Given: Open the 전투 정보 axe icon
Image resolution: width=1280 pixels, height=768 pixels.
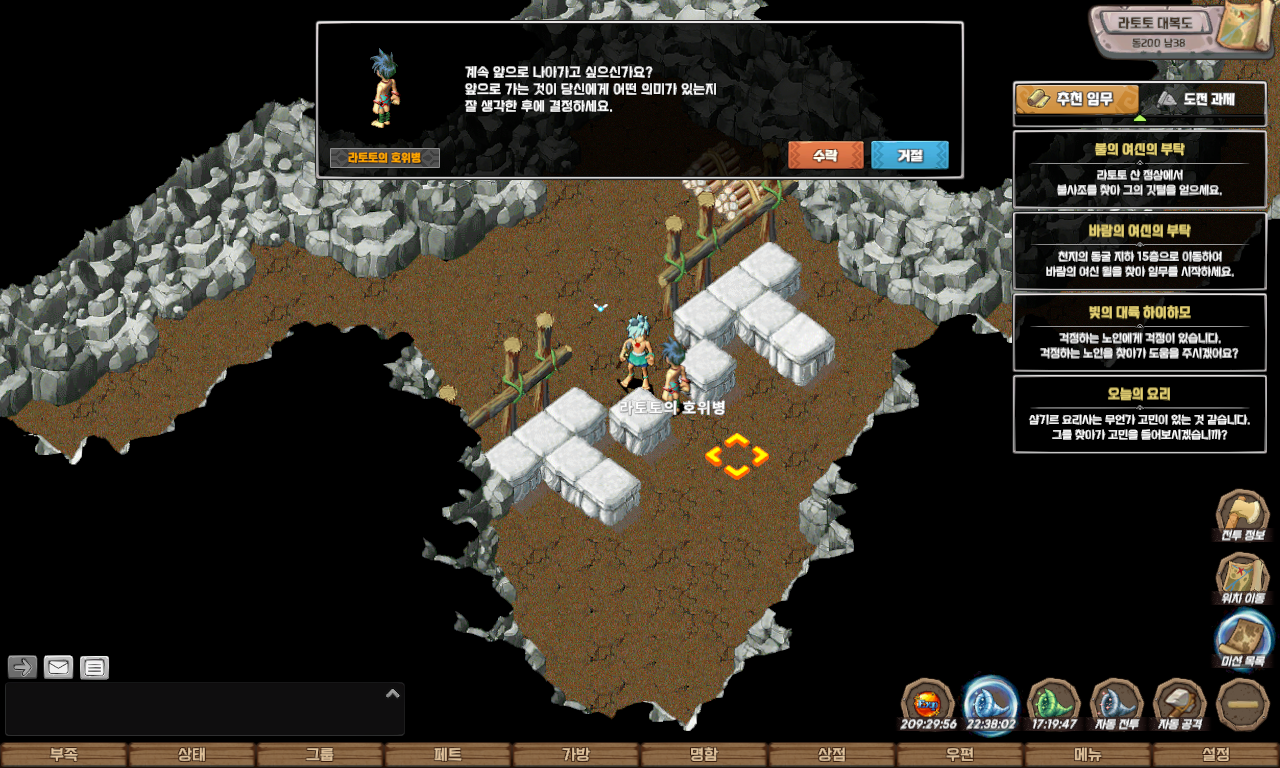Looking at the screenshot, I should 1242,515.
